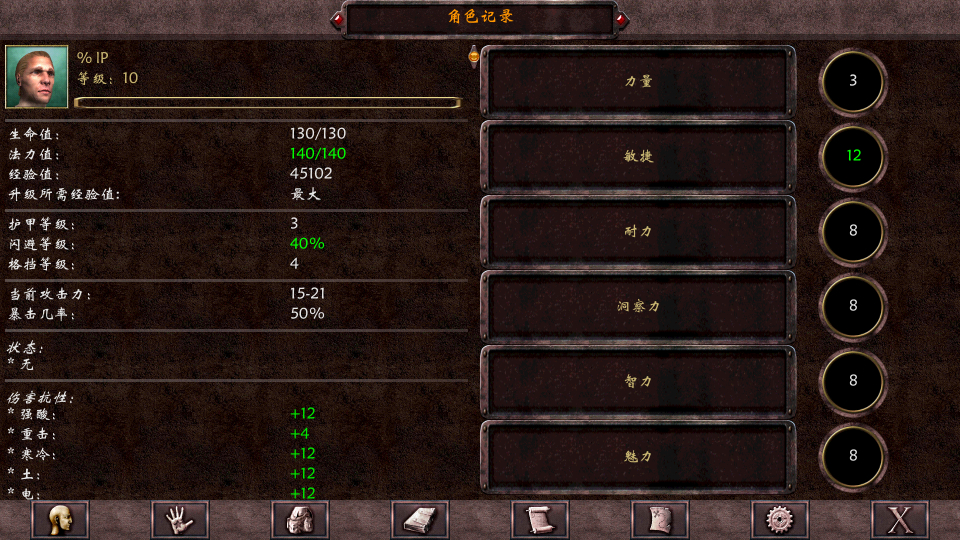This screenshot has height=540, width=960.
Task: Choose the 耐力 attribute button
Action: pyautogui.click(x=638, y=231)
